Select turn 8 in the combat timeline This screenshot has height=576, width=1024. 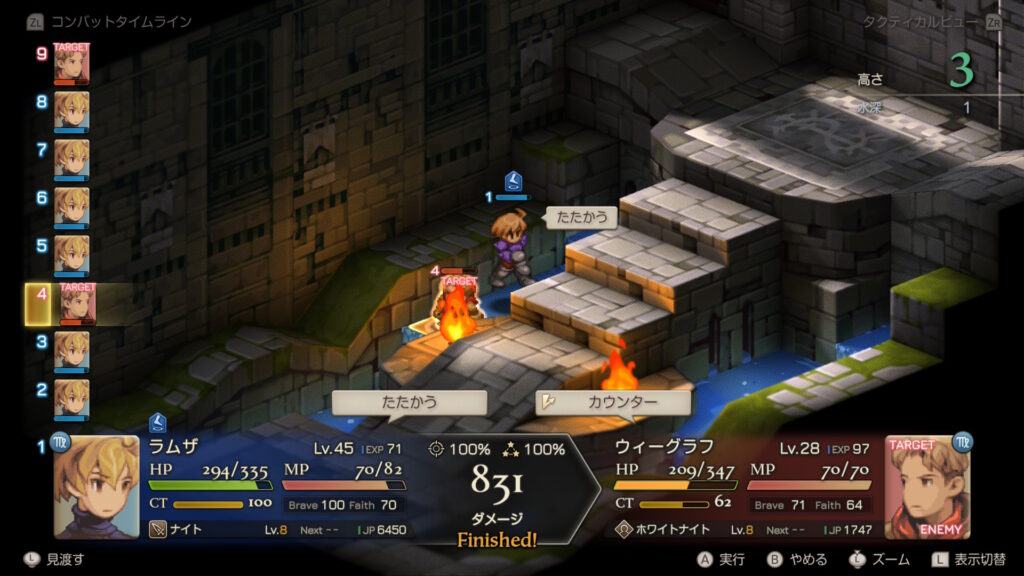pos(71,111)
